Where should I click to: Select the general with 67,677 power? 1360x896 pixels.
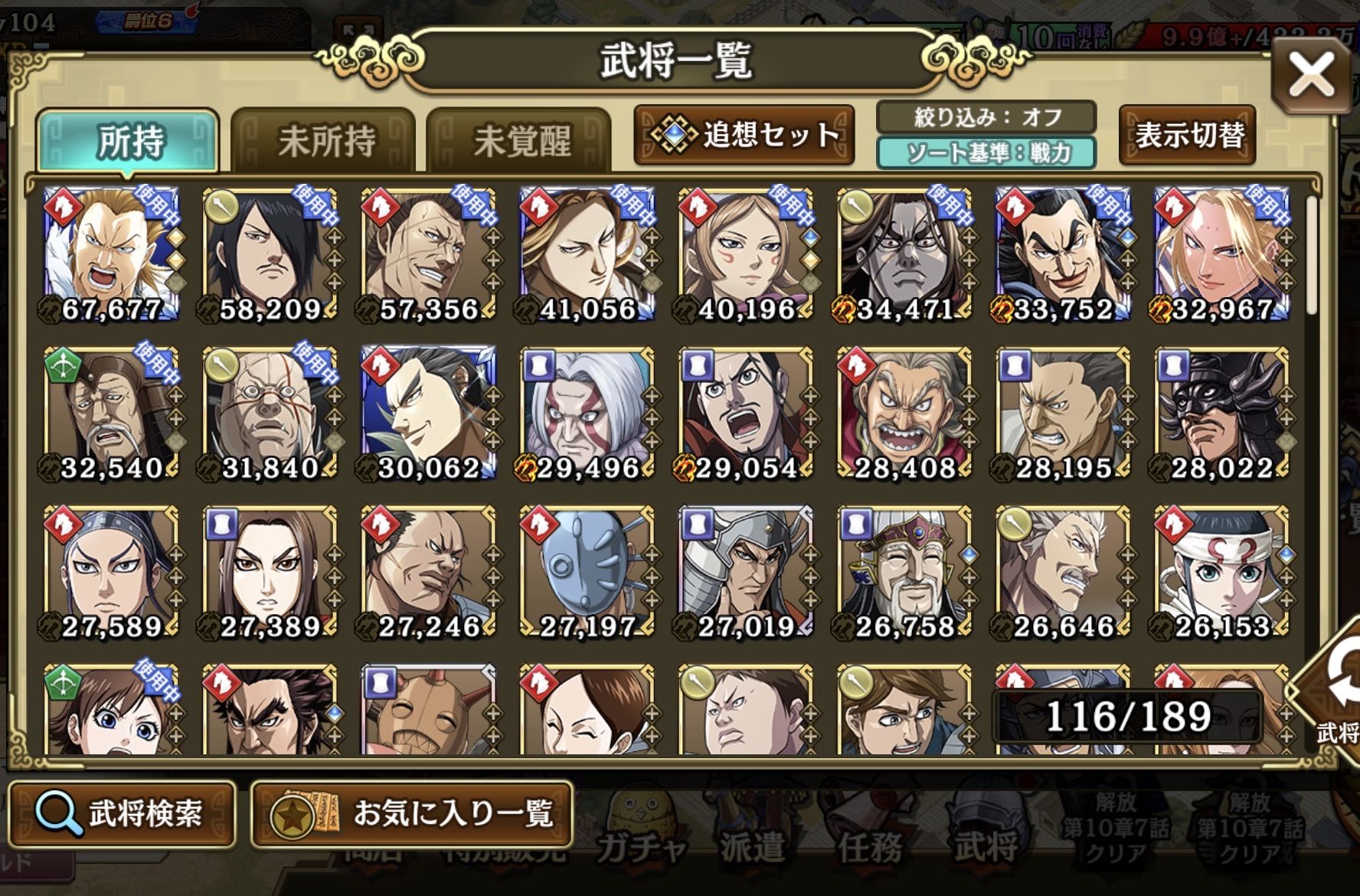click(x=111, y=254)
